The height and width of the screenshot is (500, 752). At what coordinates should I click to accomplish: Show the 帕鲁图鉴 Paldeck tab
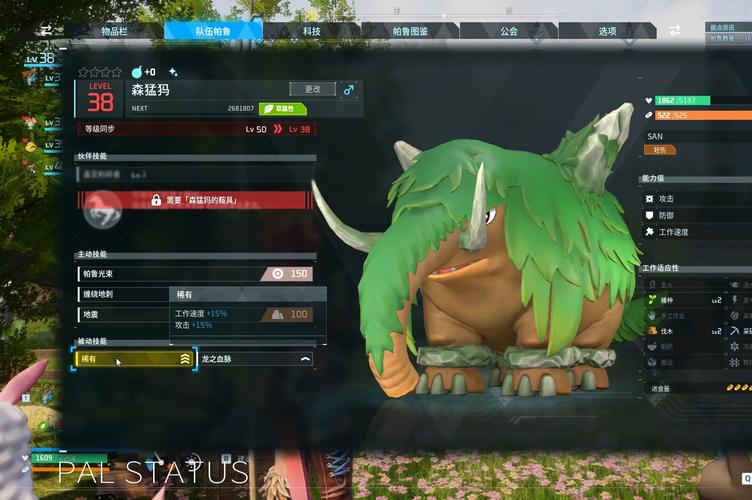[410, 32]
